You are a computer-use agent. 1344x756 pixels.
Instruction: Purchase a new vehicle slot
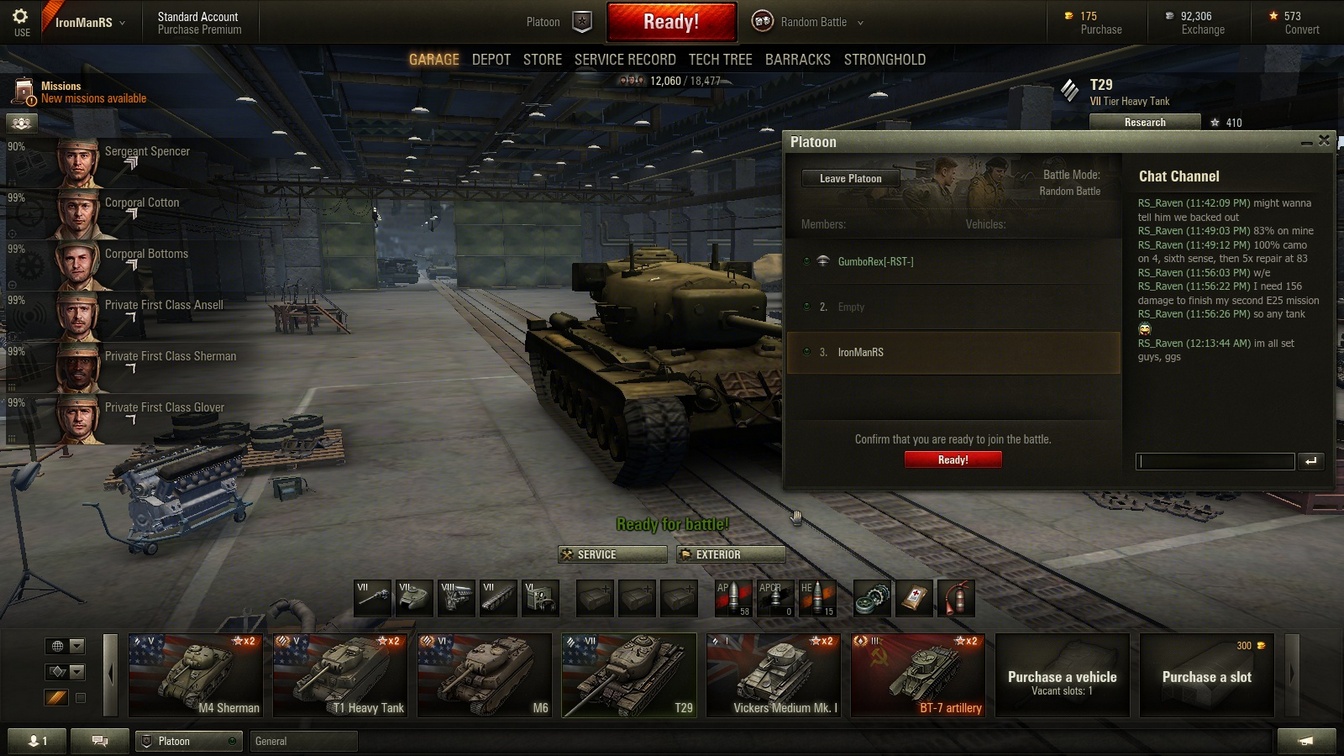[x=1206, y=676]
